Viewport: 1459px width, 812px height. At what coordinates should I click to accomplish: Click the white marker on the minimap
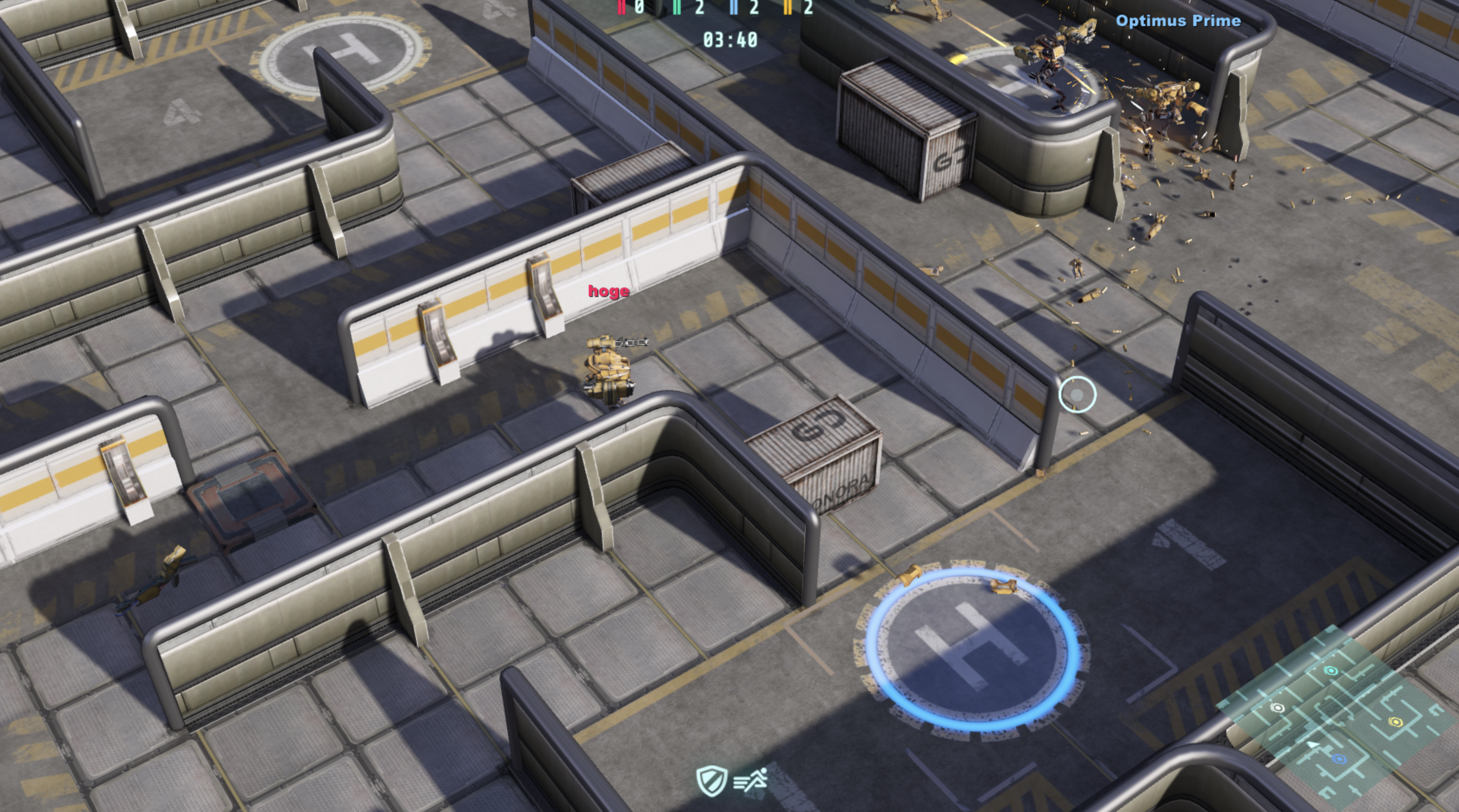click(1278, 708)
